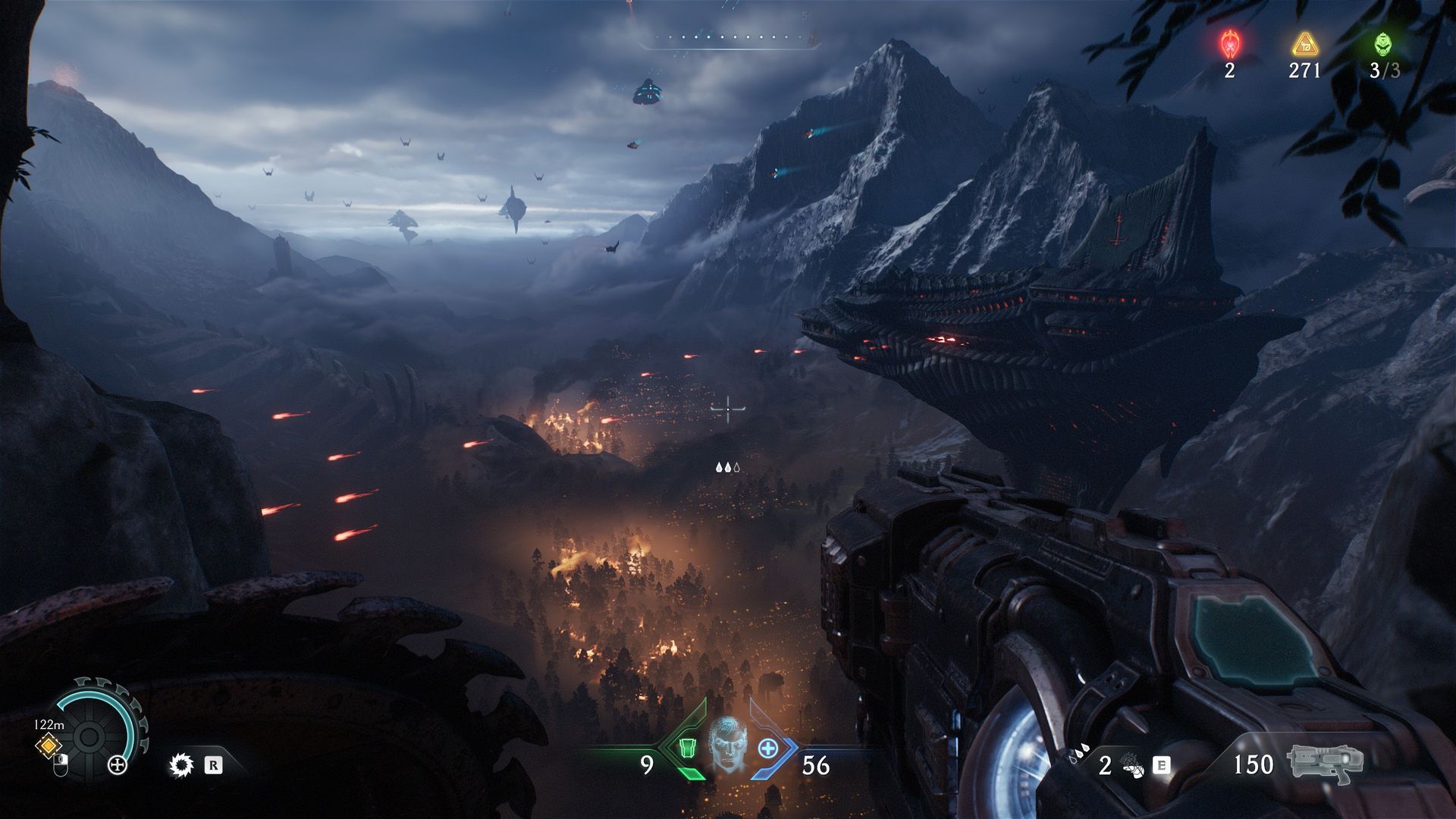Activate the spinning saw blade ability icon
Screen dimensions: 1456x819
coord(181,765)
